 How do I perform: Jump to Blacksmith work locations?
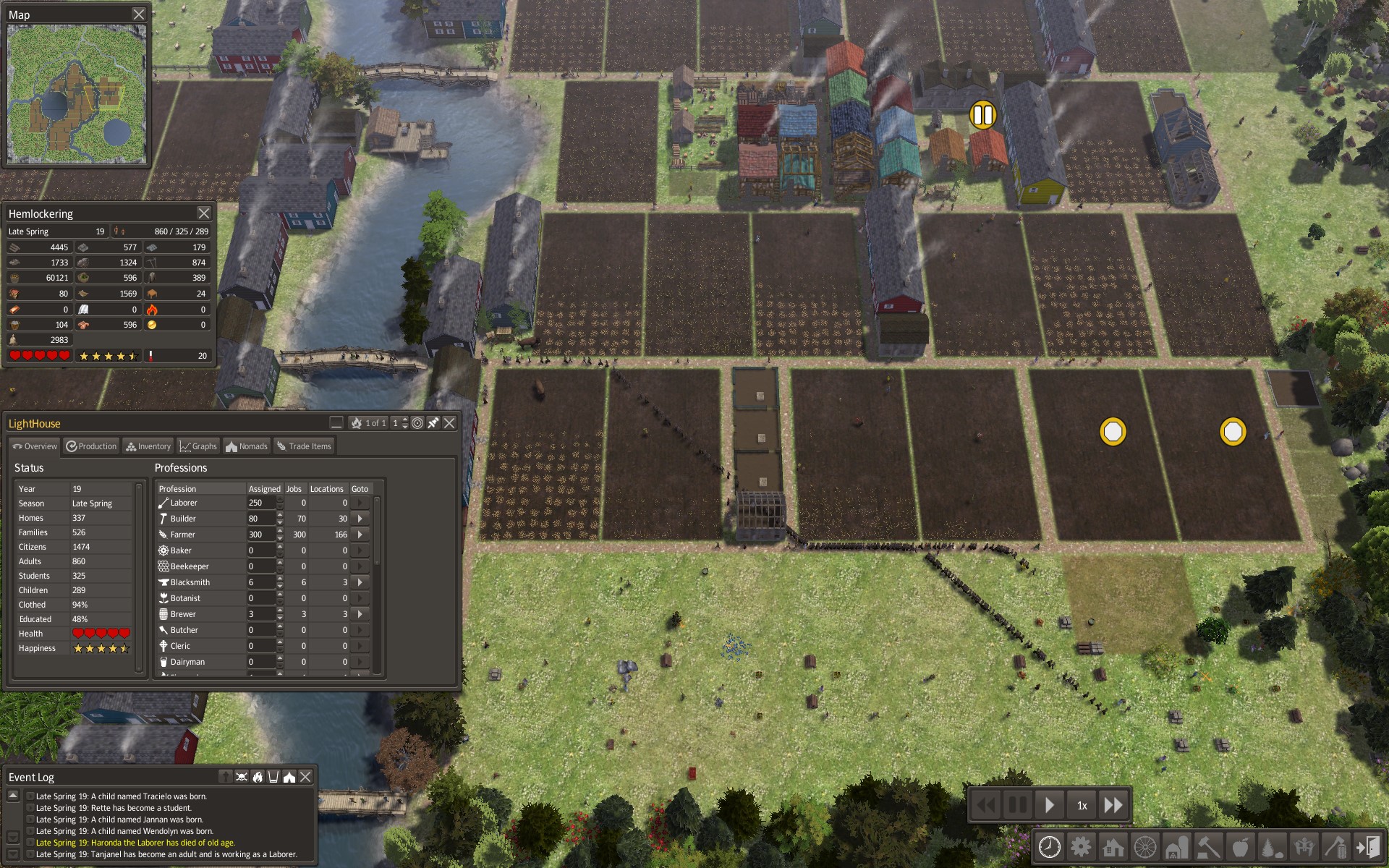click(360, 582)
